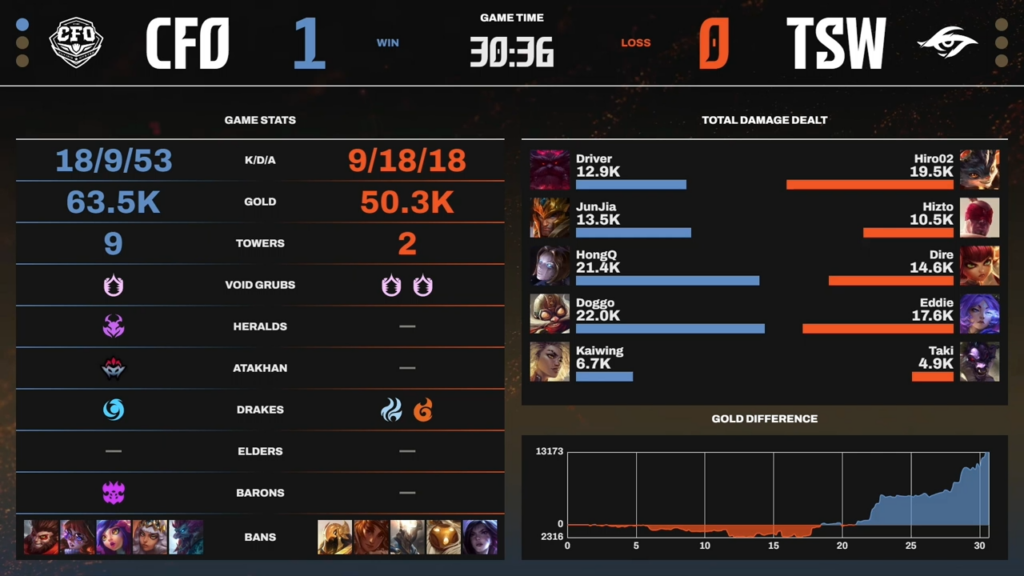Click CFO's Baron icon
Image resolution: width=1024 pixels, height=576 pixels.
pos(113,492)
